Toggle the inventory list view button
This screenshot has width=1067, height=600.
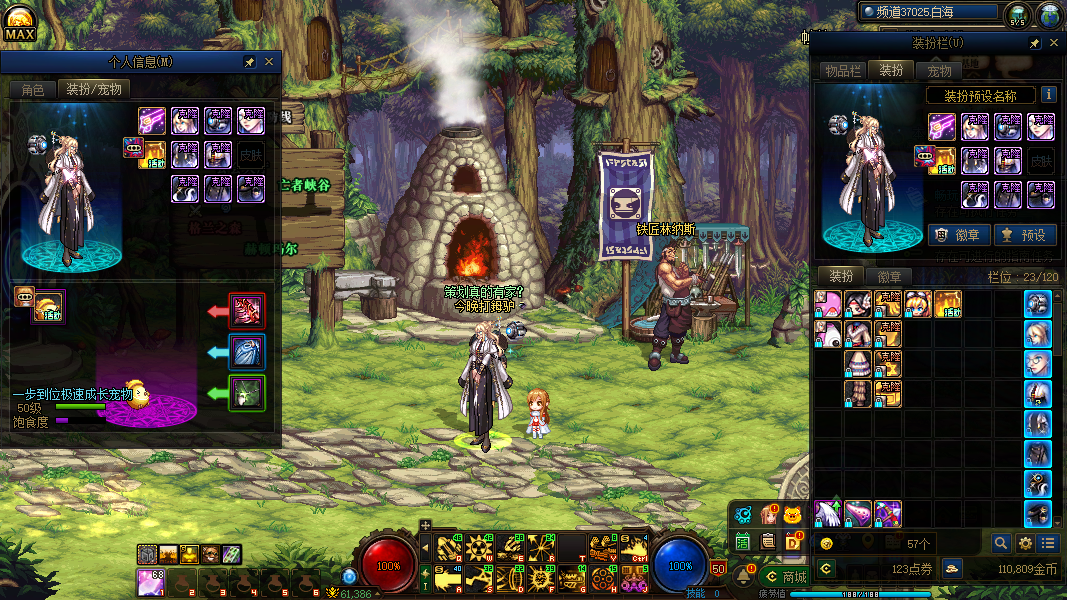[x=1047, y=543]
